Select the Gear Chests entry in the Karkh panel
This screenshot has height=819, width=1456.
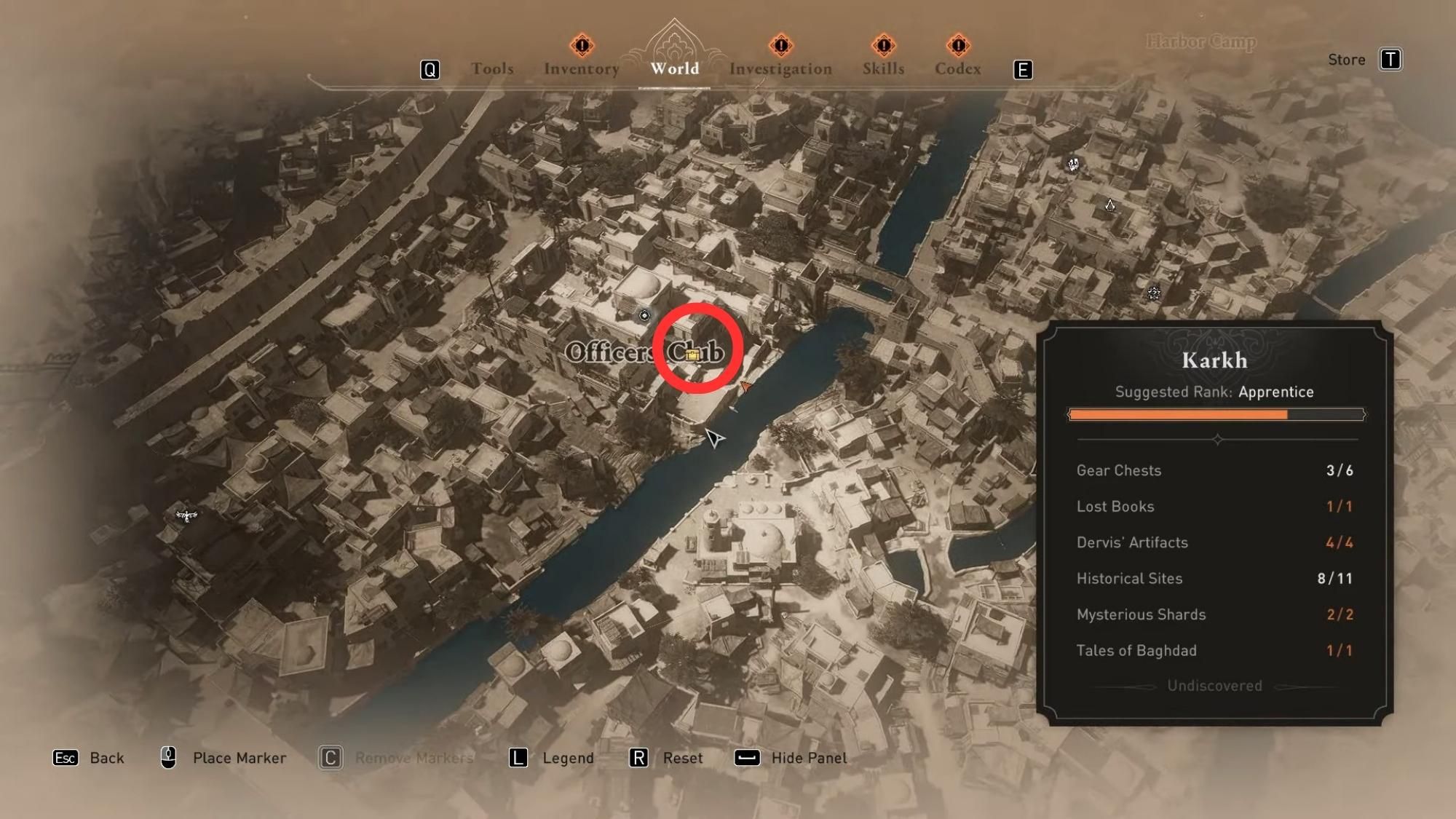[x=1119, y=471]
